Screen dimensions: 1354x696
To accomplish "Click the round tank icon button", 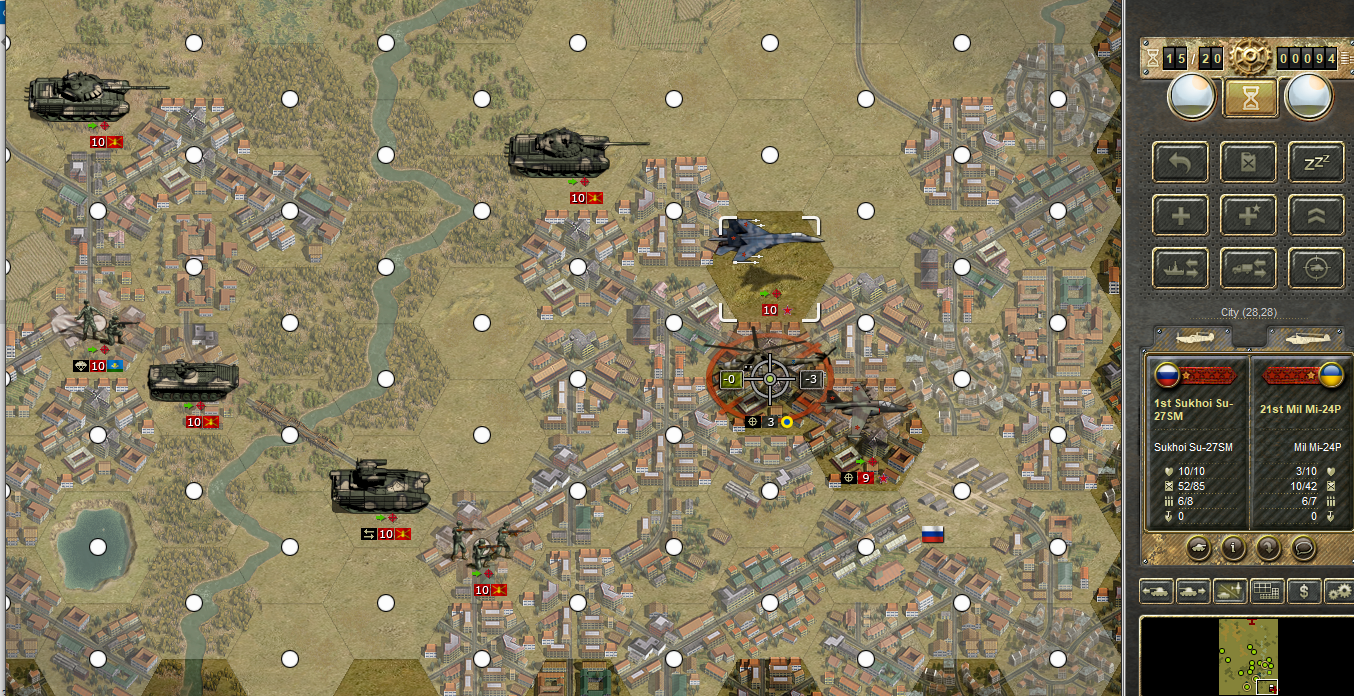I will [1198, 547].
